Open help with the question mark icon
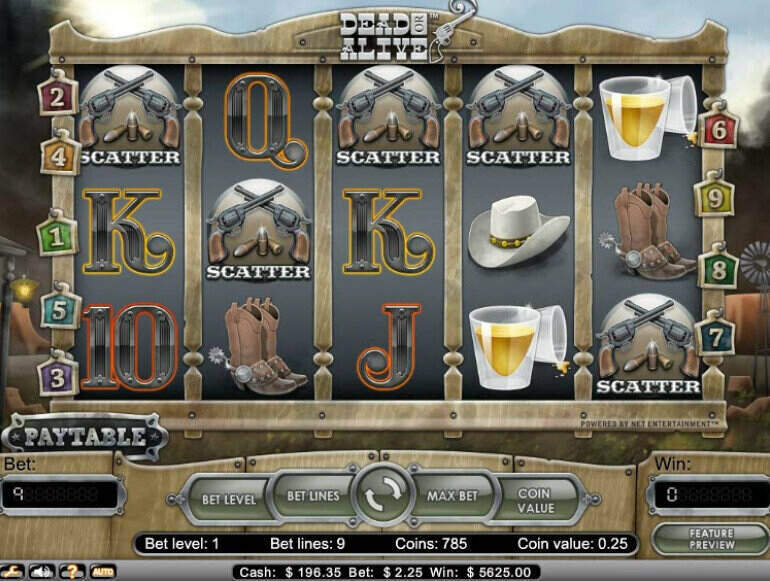Image resolution: width=770 pixels, height=581 pixels. 73,572
